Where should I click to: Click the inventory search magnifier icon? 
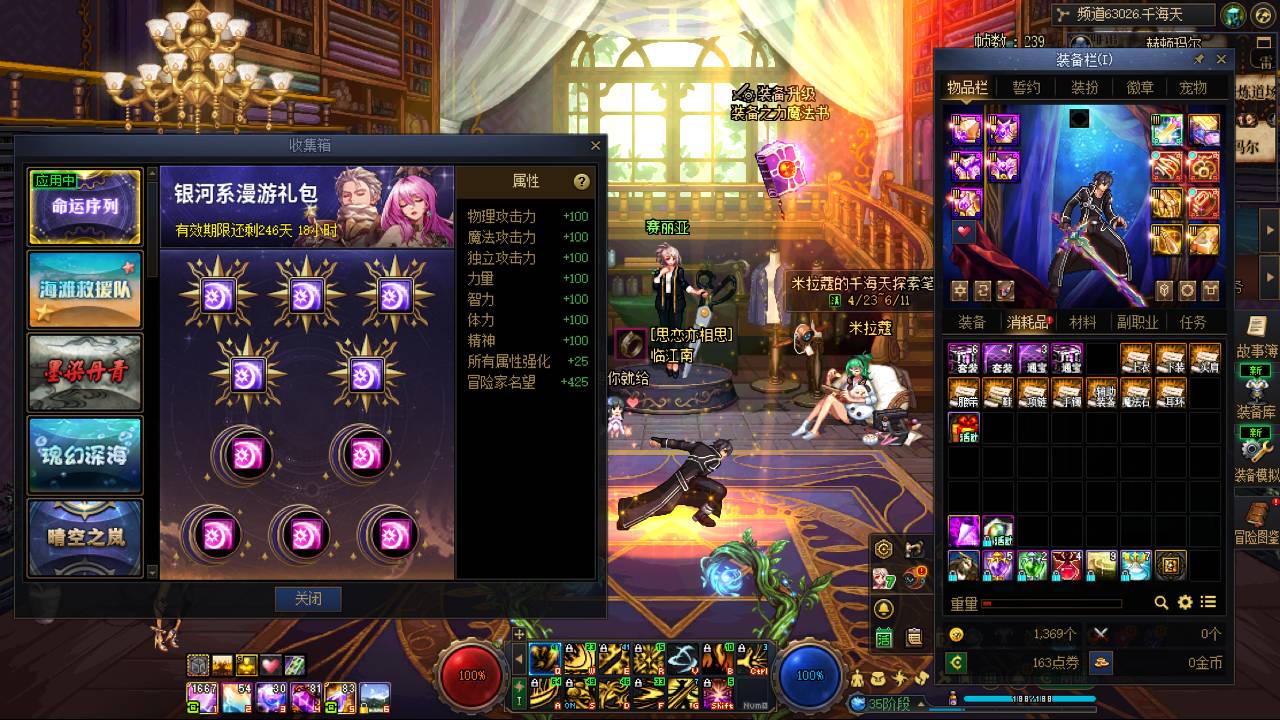(x=1161, y=602)
